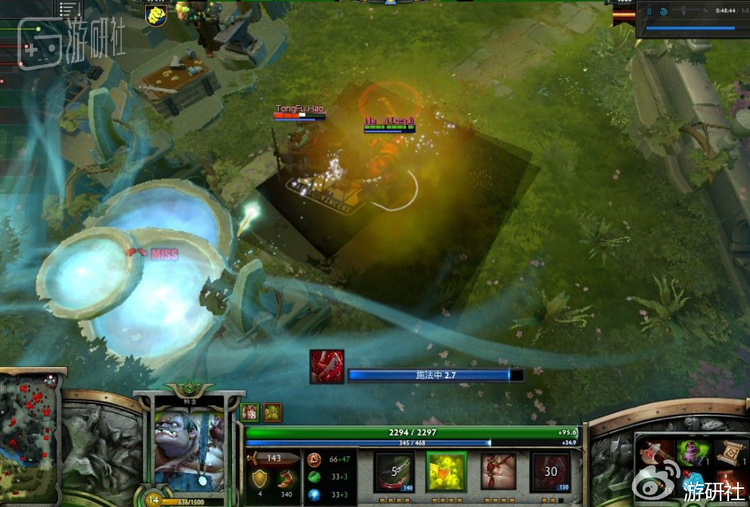Pause the replay playback
This screenshot has width=750, height=507.
(651, 11)
